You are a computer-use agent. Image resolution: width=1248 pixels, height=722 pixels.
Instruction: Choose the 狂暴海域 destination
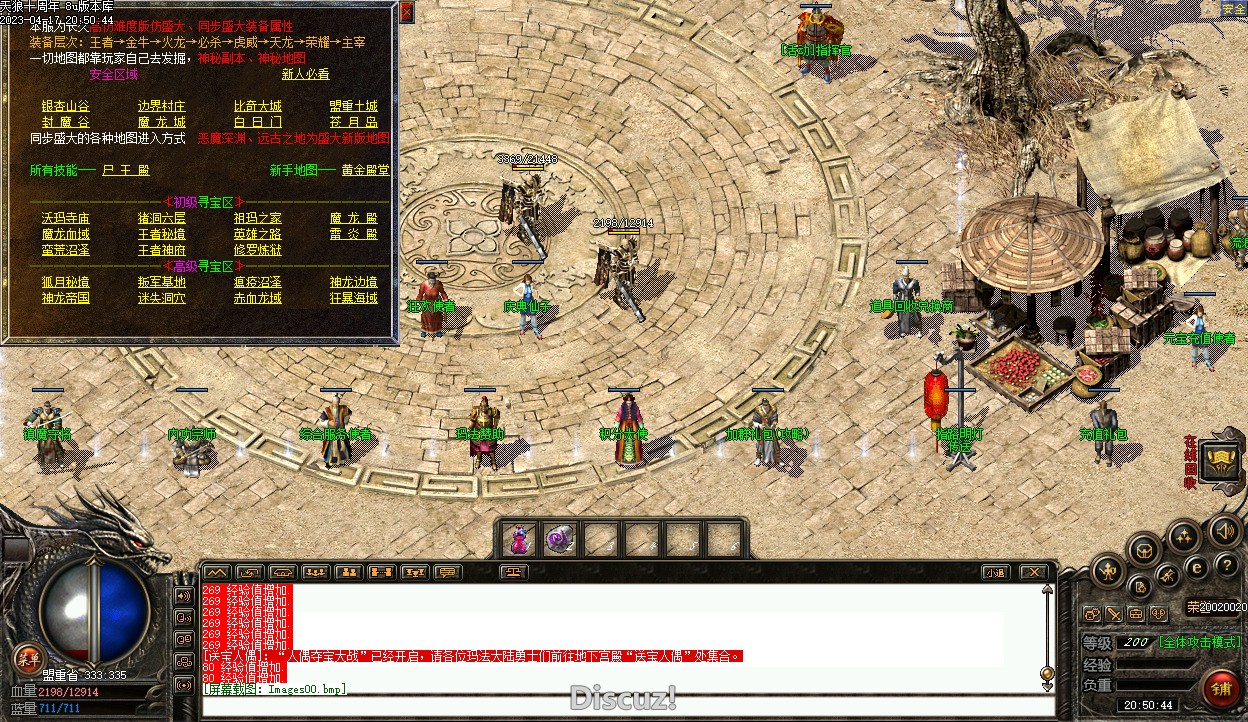coord(354,298)
